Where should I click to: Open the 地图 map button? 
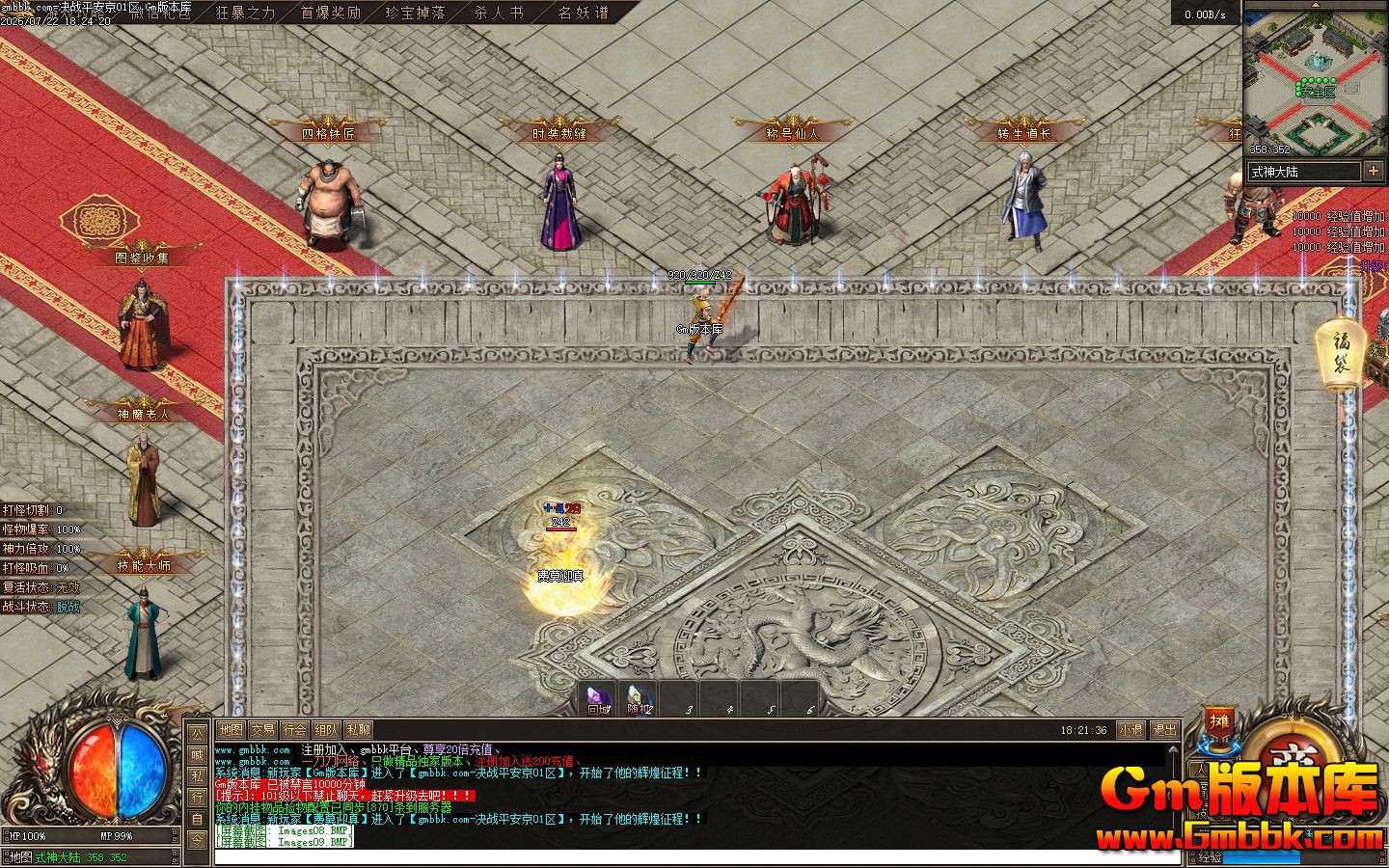coord(231,730)
